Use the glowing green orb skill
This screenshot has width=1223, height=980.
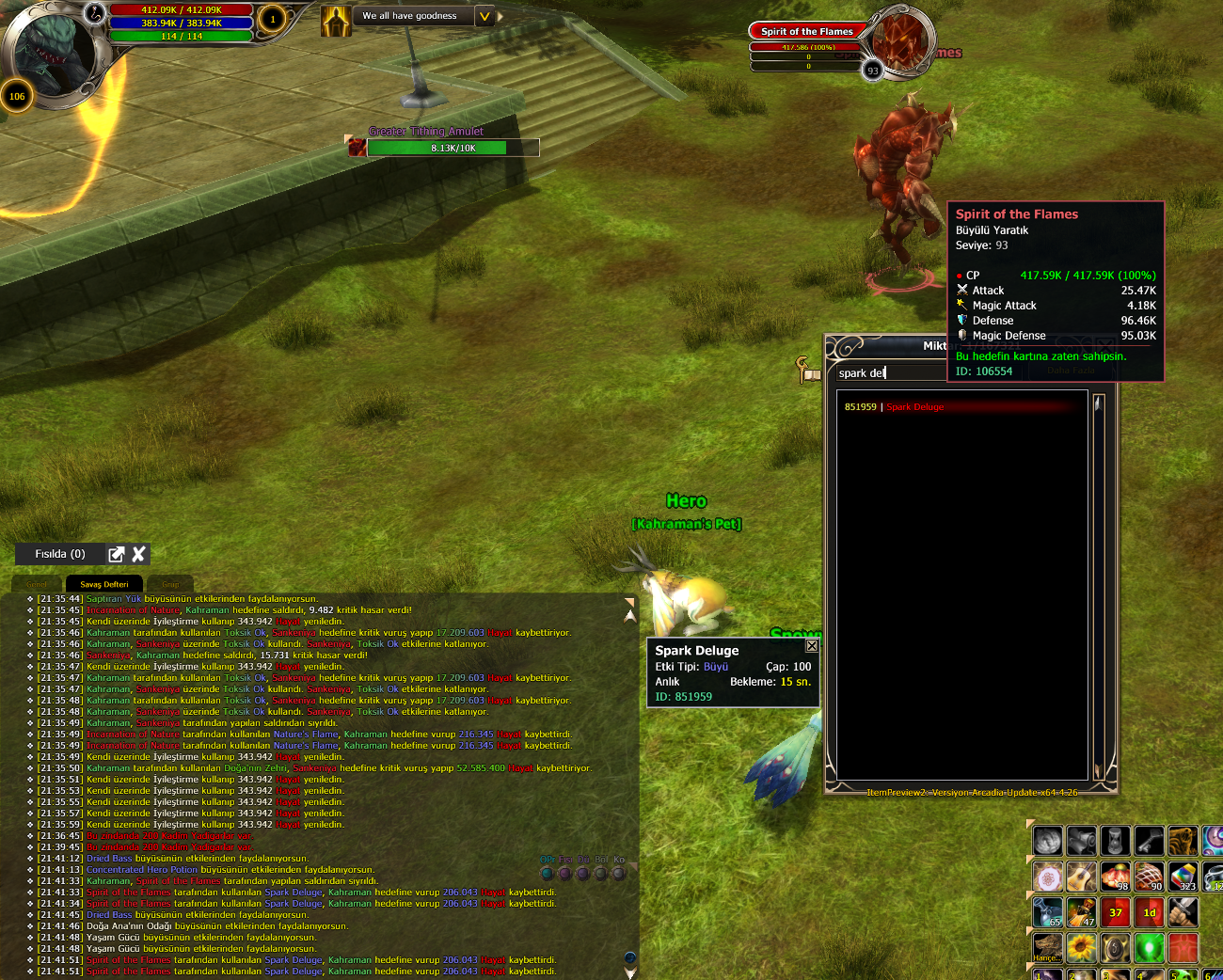coord(1149,947)
